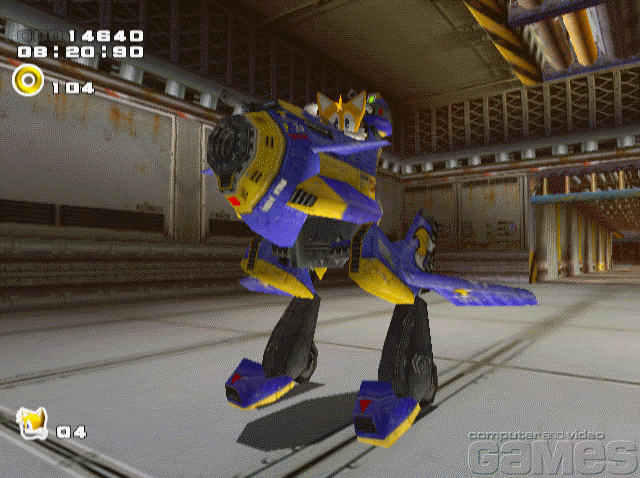The width and height of the screenshot is (640, 478).
Task: Click the gold ring counter icon
Action: point(28,80)
